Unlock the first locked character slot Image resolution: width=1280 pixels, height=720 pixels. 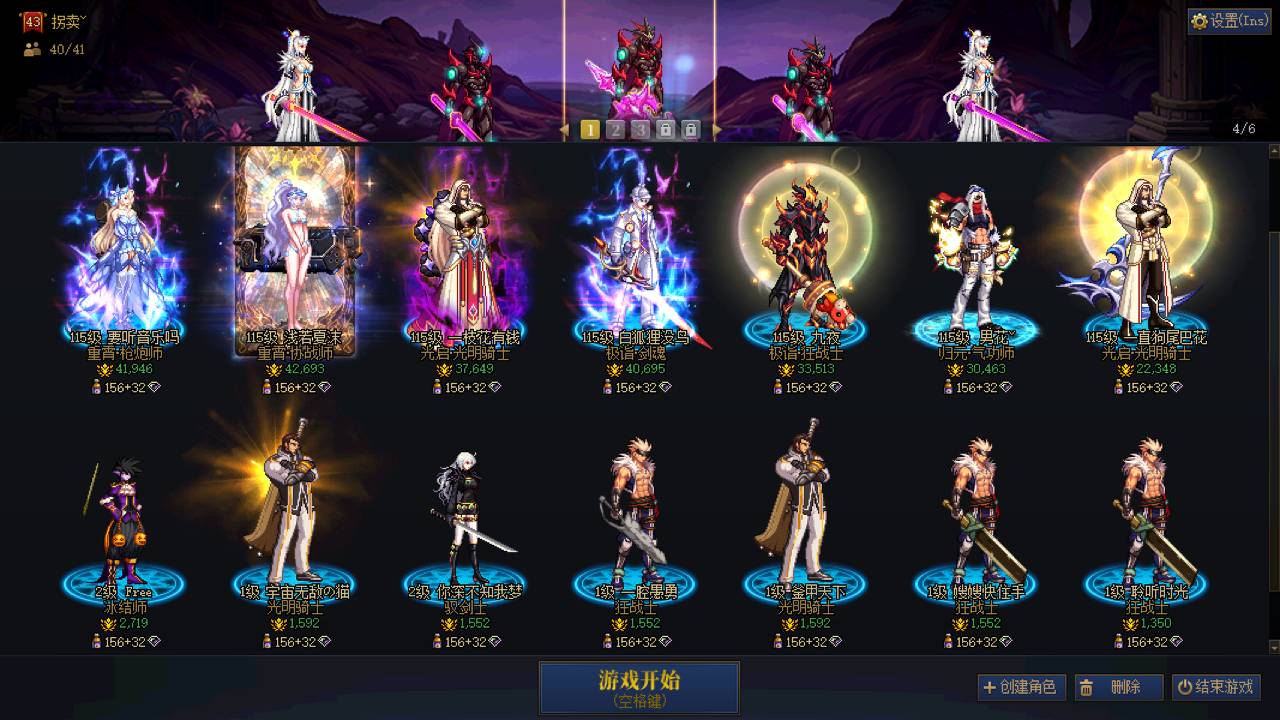666,128
